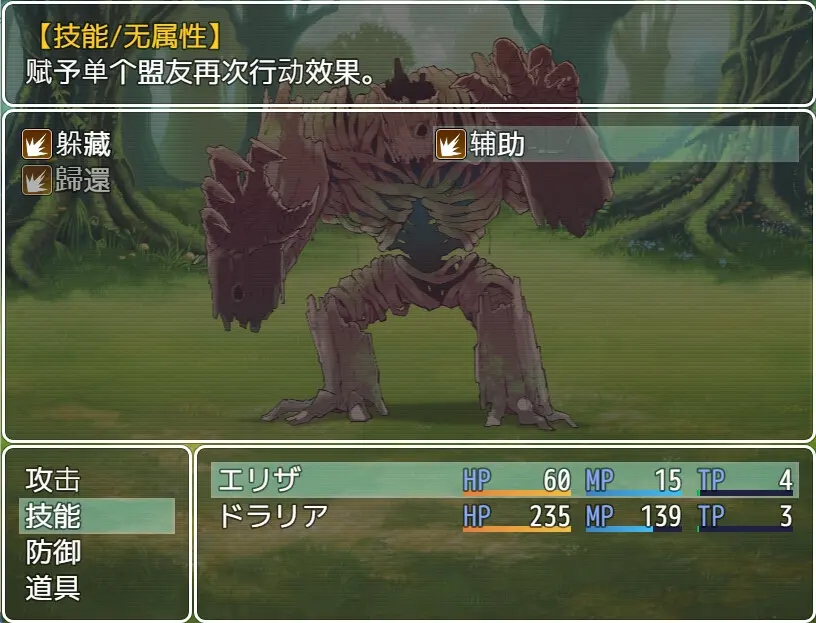The width and height of the screenshot is (816, 623).
Task: Pick the greyed-out 歸還 skill
Action: pyautogui.click(x=68, y=181)
